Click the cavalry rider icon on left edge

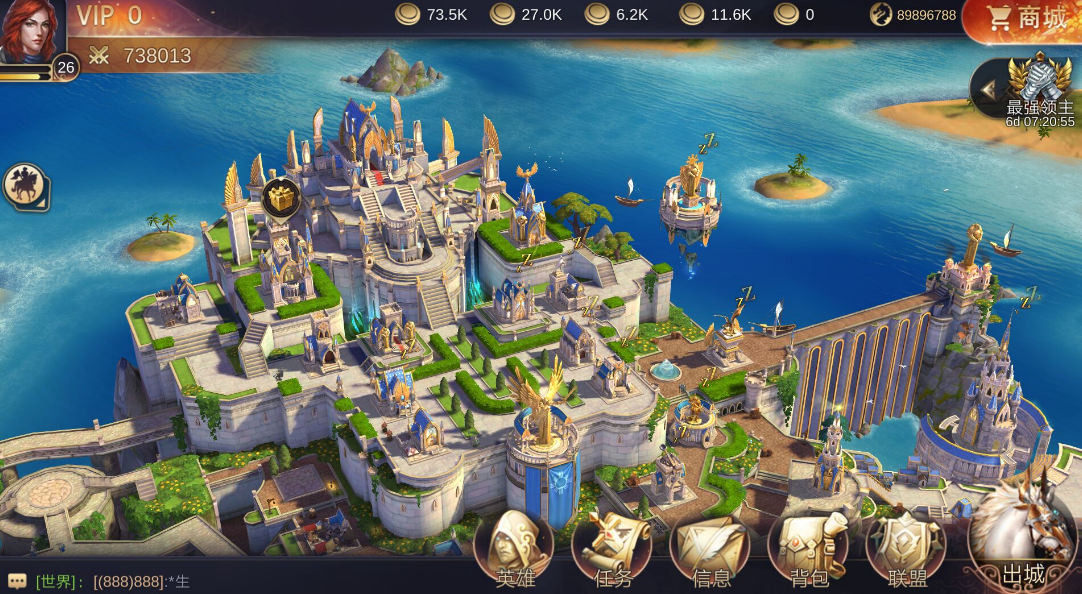(24, 186)
